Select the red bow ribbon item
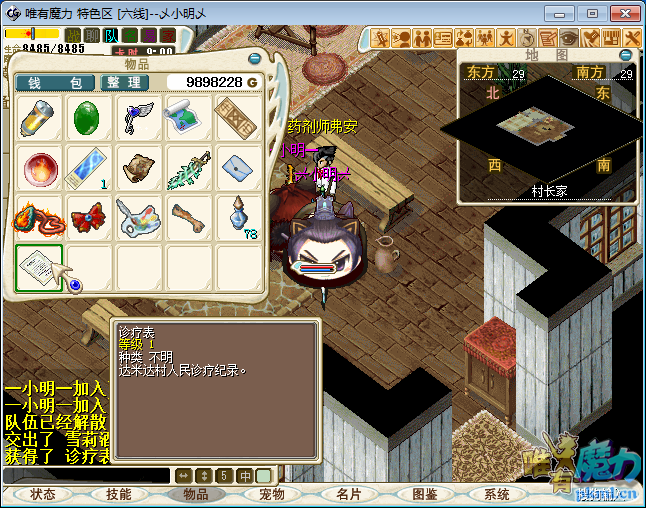 coord(89,217)
